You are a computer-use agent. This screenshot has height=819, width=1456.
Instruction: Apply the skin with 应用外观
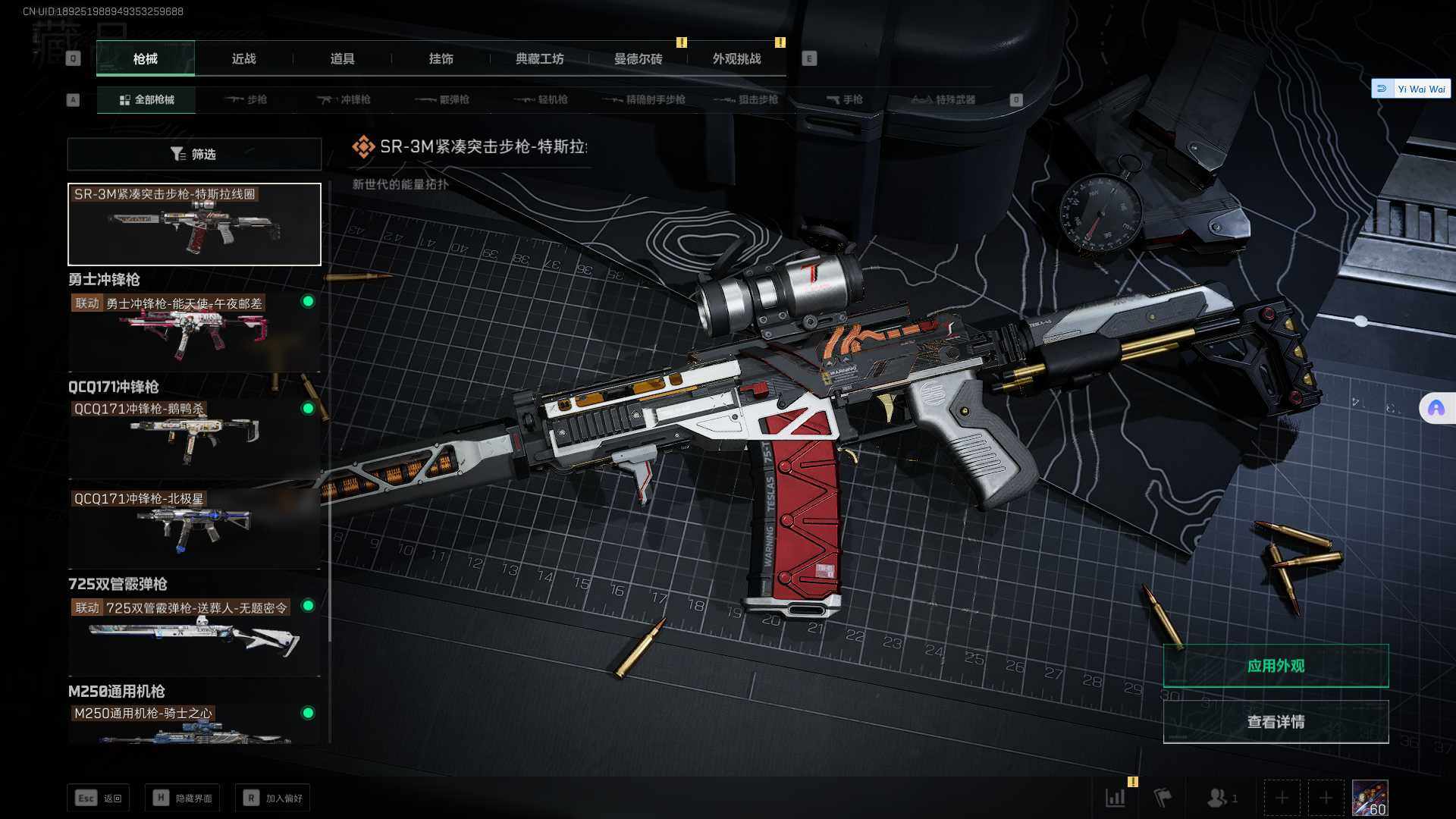(x=1276, y=666)
